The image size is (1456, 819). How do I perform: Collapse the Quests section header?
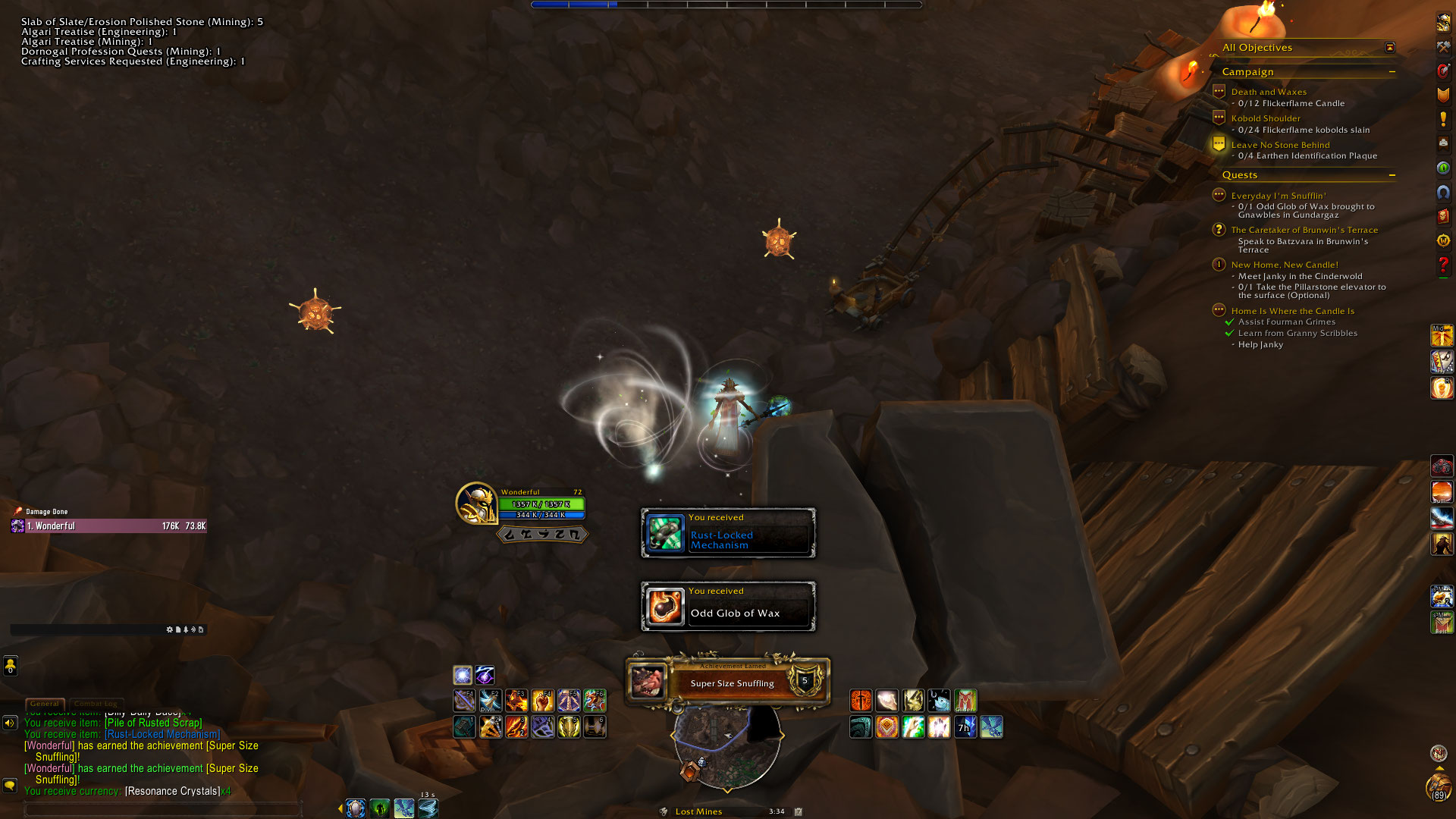pos(1392,175)
